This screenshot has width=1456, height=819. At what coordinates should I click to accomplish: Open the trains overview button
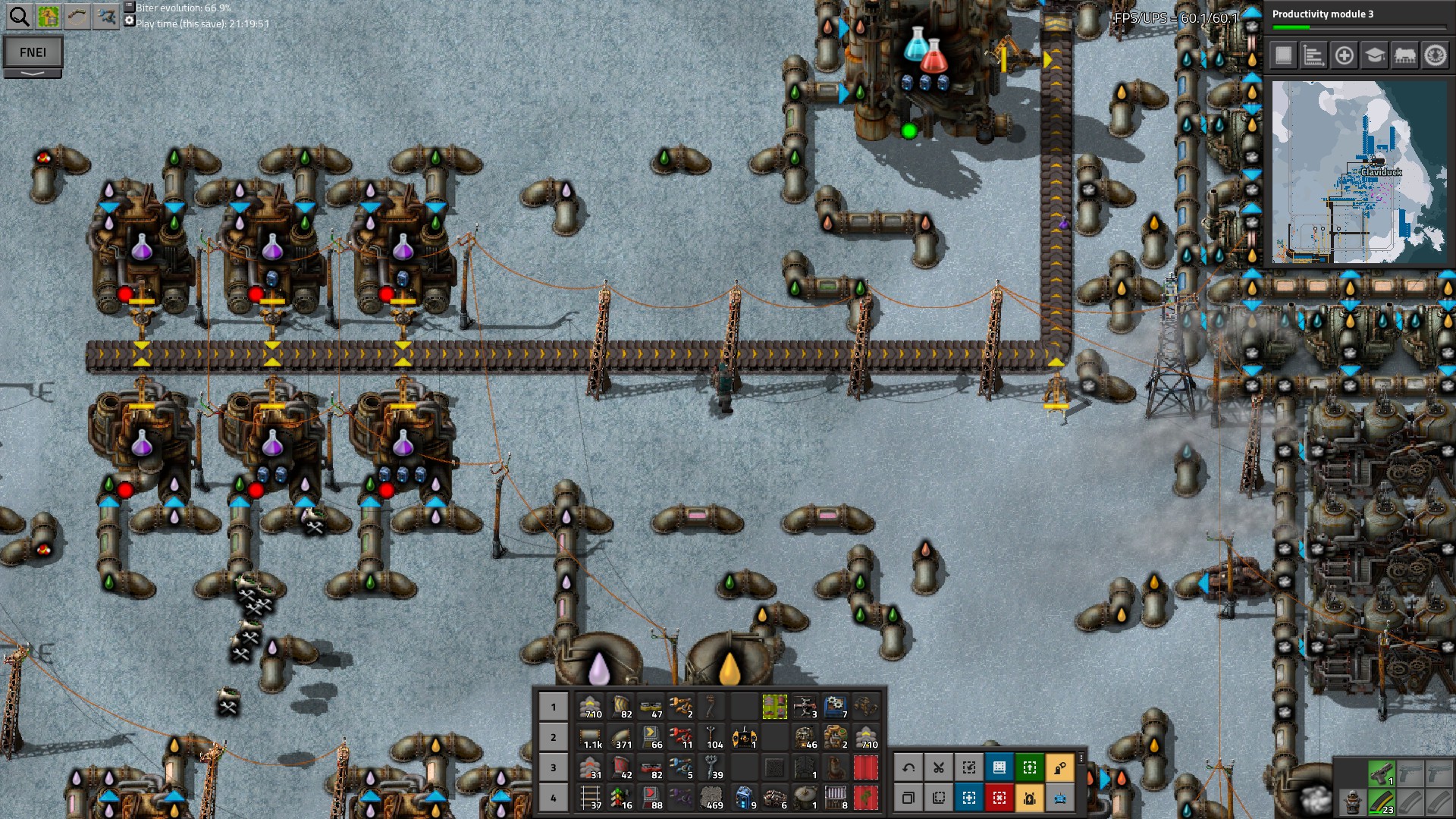[1404, 55]
